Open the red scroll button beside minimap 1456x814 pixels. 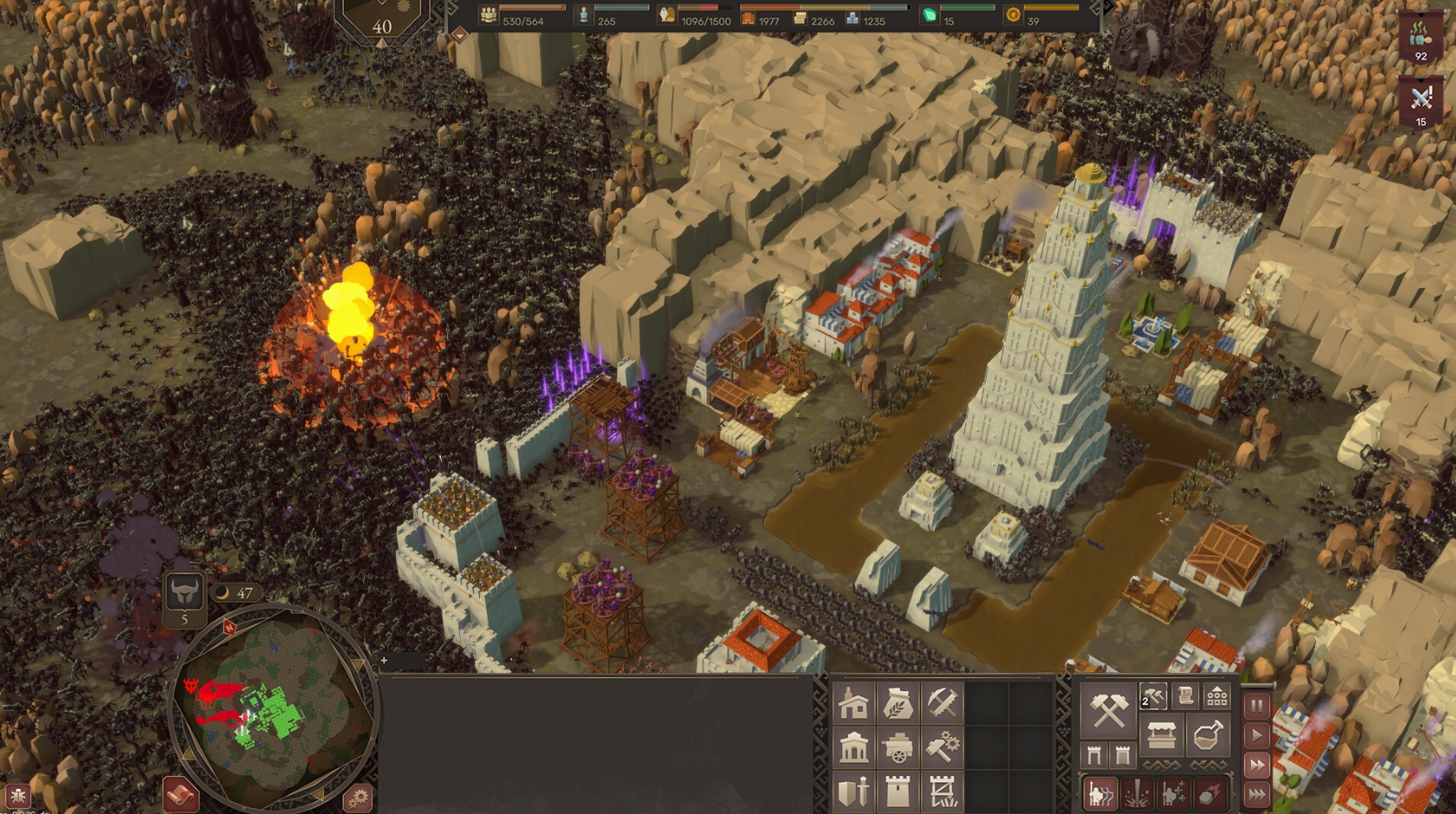[180, 794]
